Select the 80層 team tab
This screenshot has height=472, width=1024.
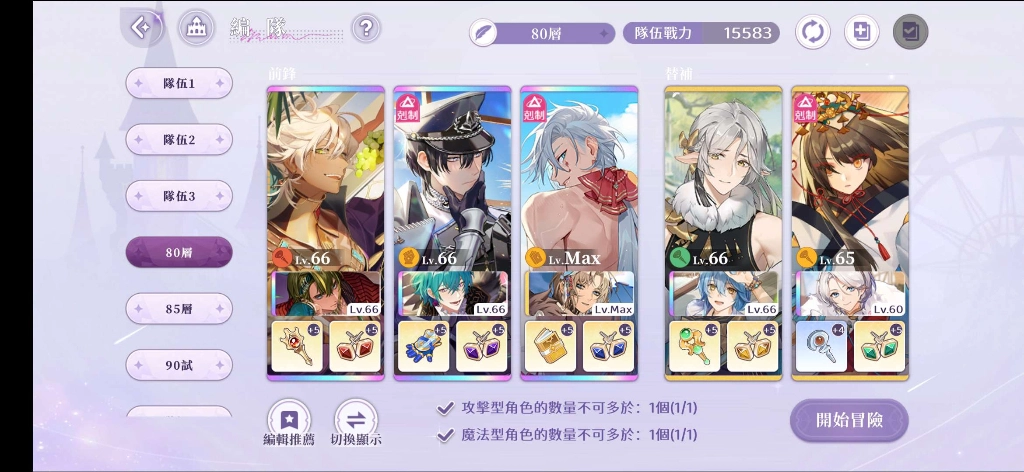(179, 253)
